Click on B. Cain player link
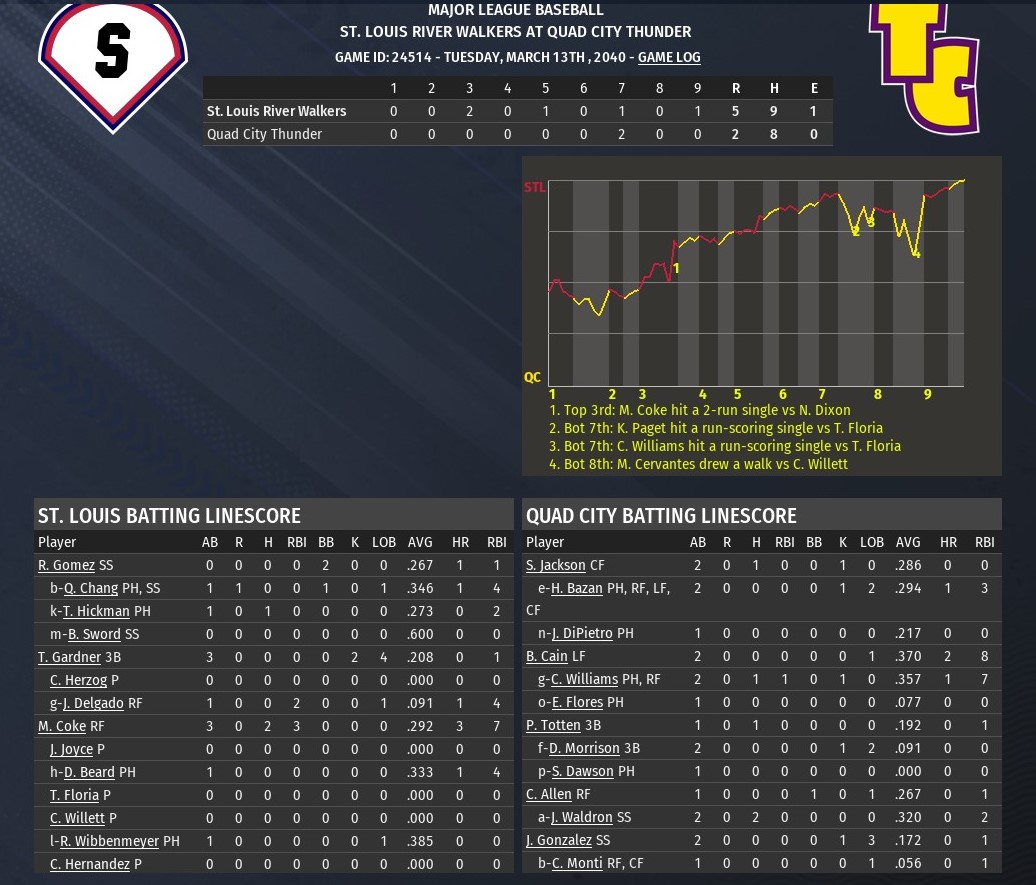 [546, 657]
